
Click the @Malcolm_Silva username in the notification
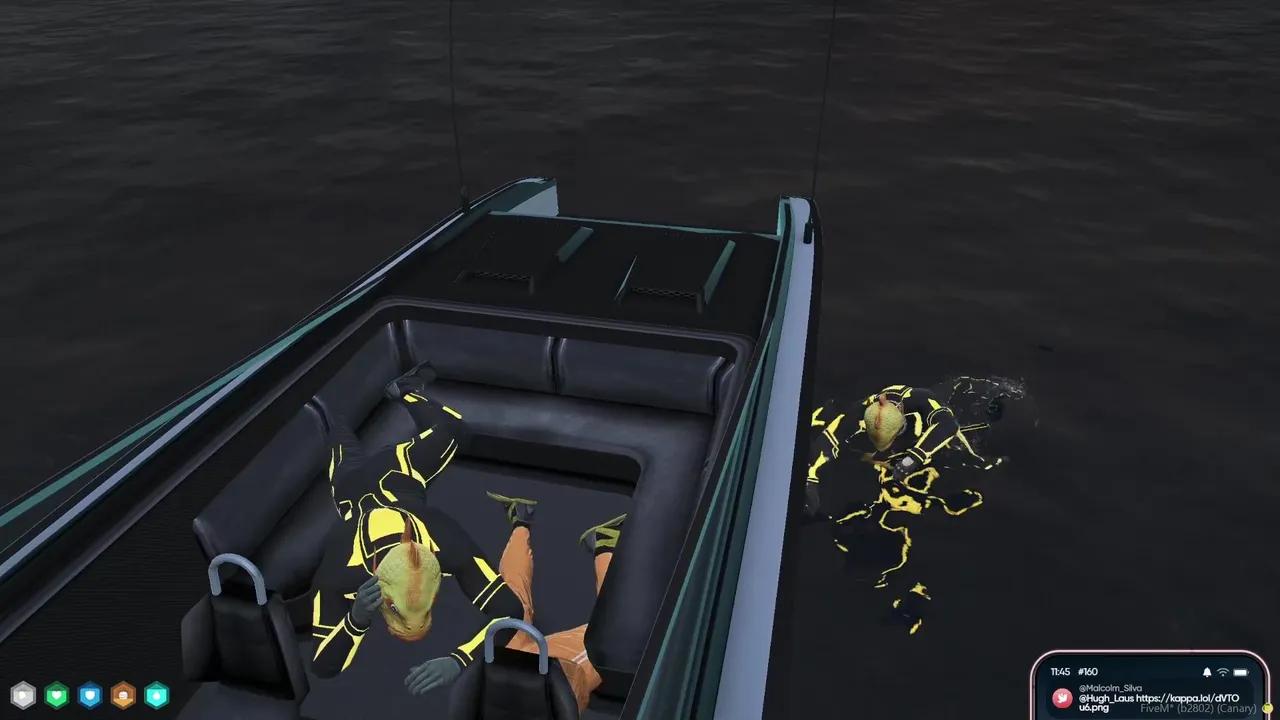pyautogui.click(x=1110, y=688)
